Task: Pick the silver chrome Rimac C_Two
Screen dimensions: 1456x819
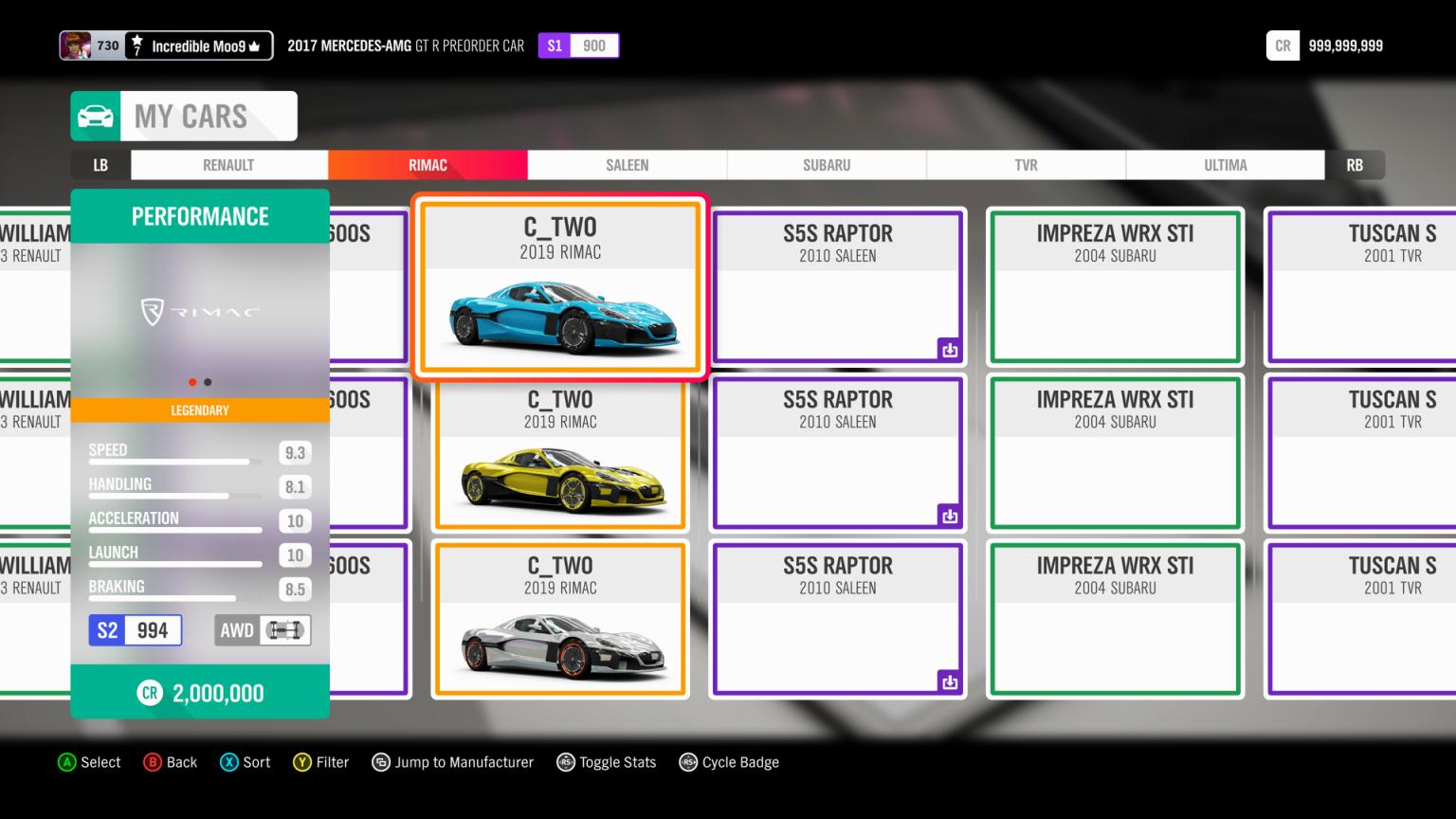Action: (x=560, y=621)
